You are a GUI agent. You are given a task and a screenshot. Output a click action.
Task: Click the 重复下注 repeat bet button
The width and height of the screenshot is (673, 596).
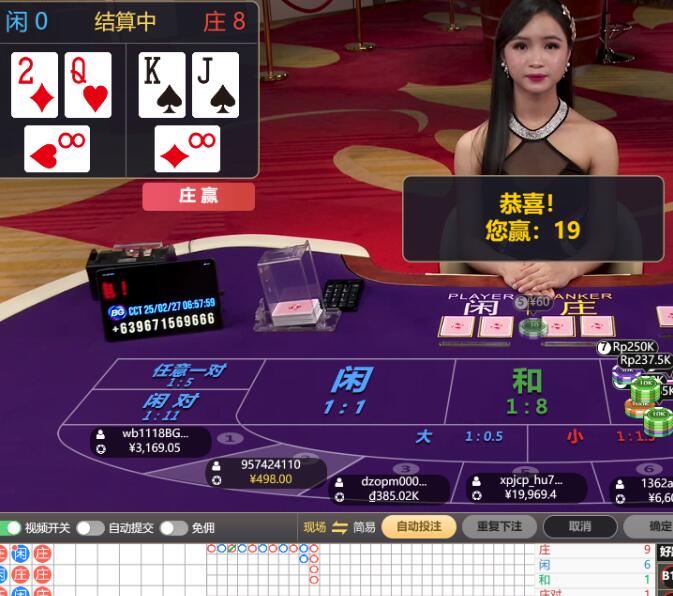point(499,526)
